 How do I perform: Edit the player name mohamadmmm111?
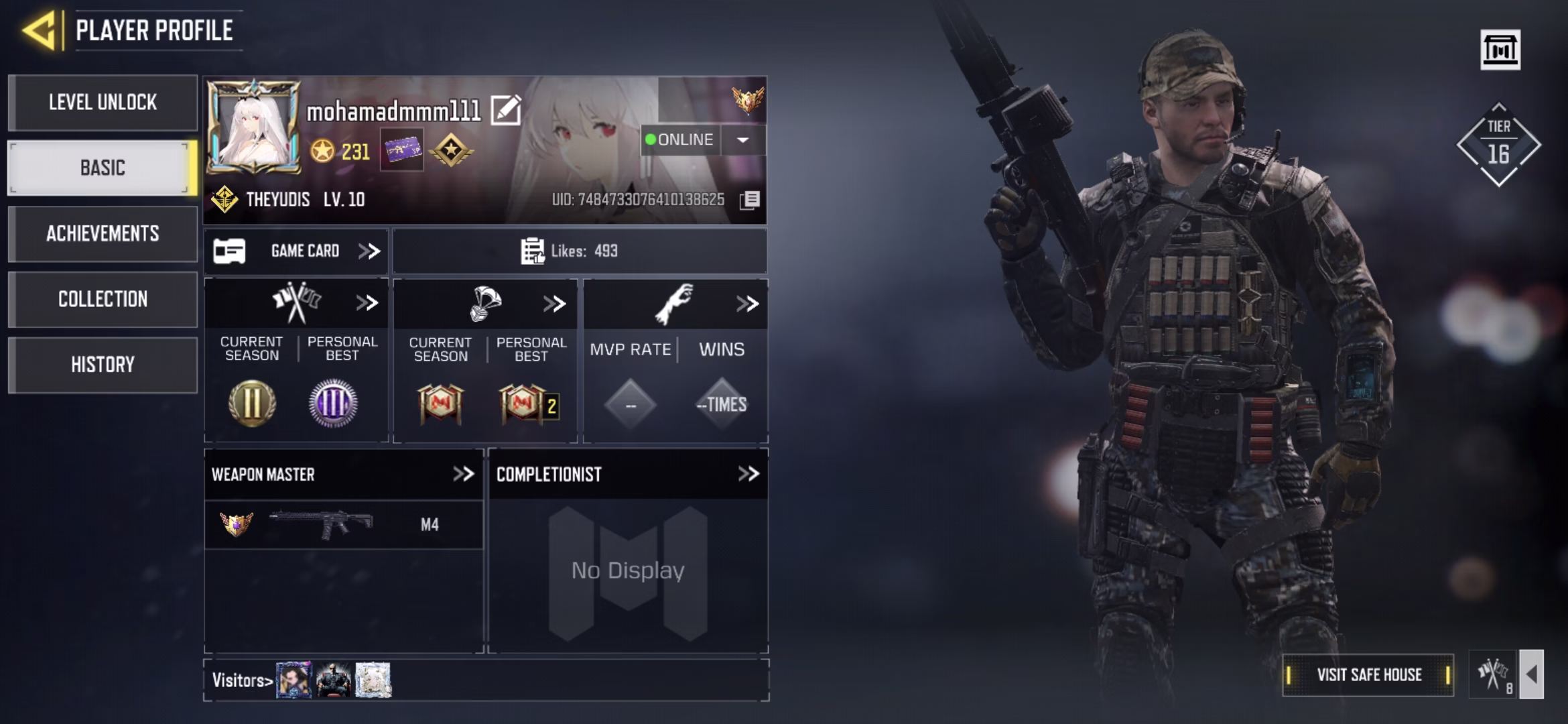pyautogui.click(x=506, y=110)
